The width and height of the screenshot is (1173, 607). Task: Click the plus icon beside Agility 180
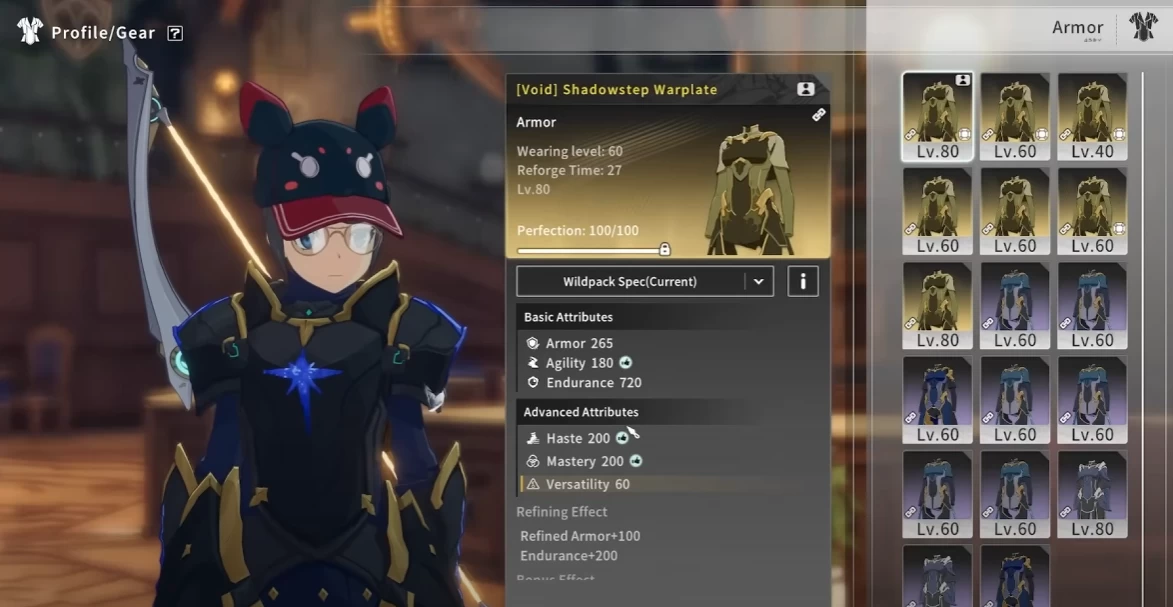click(626, 363)
